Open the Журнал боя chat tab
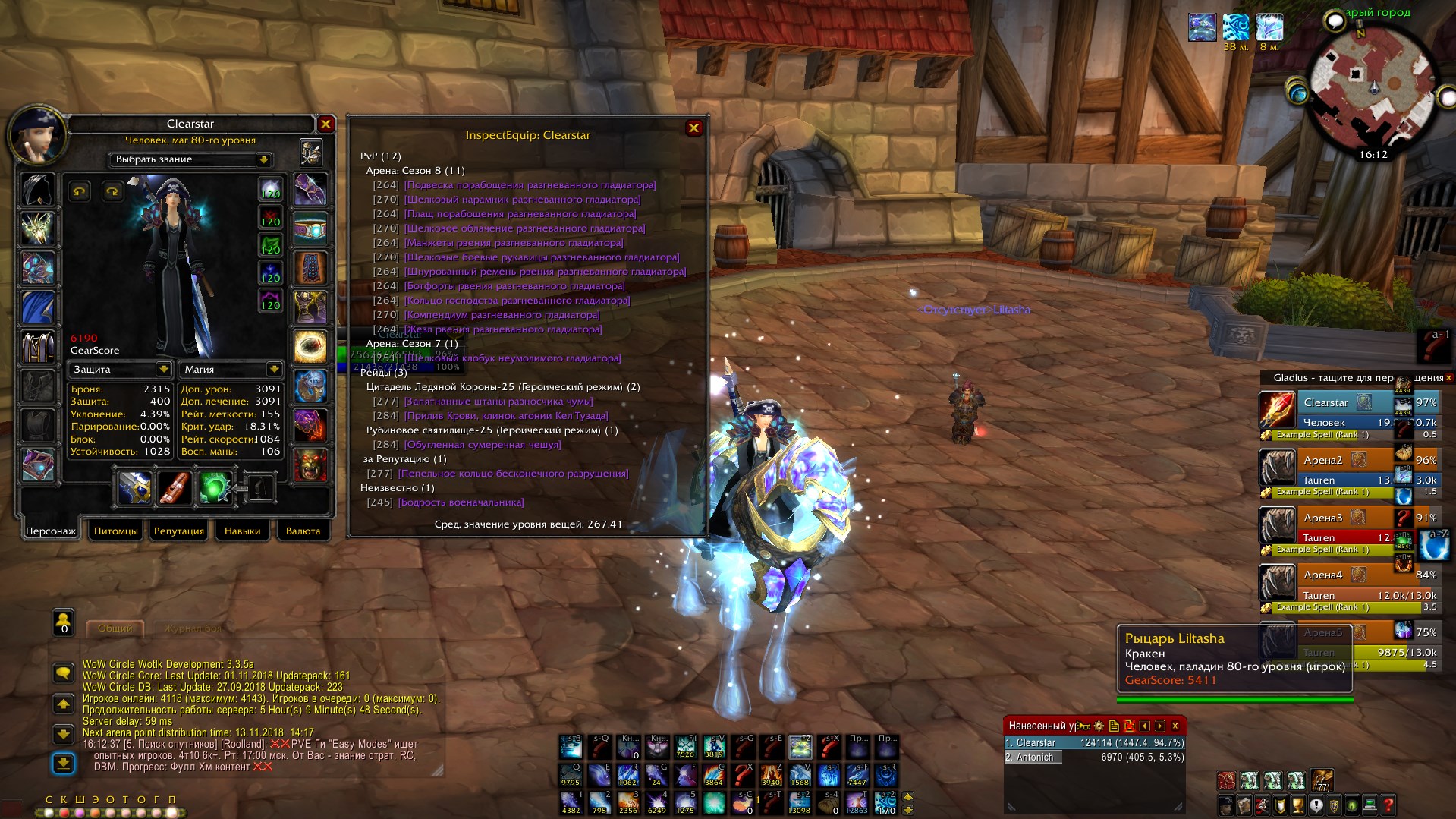 194,628
